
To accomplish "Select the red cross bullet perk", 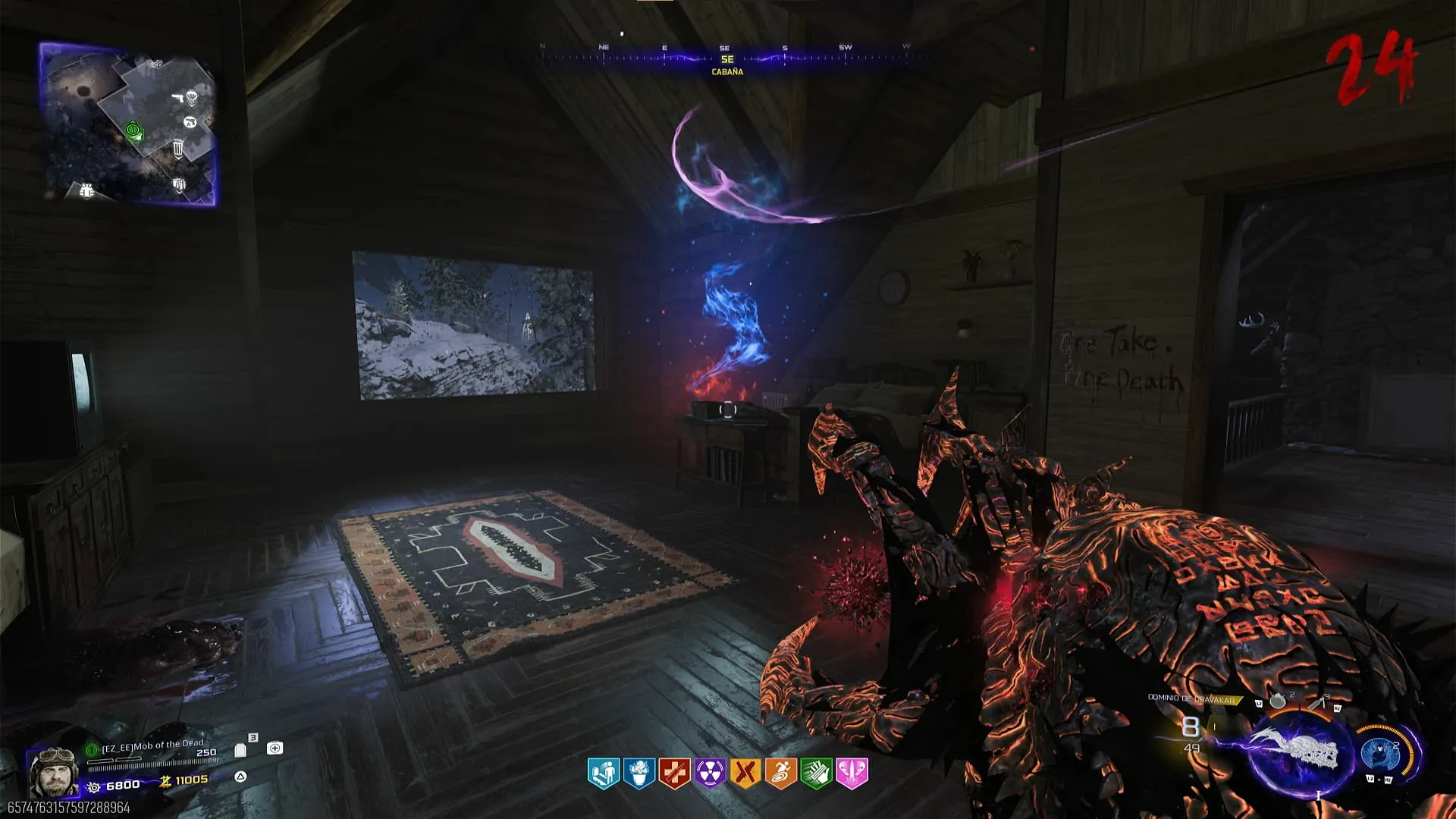I will click(674, 773).
